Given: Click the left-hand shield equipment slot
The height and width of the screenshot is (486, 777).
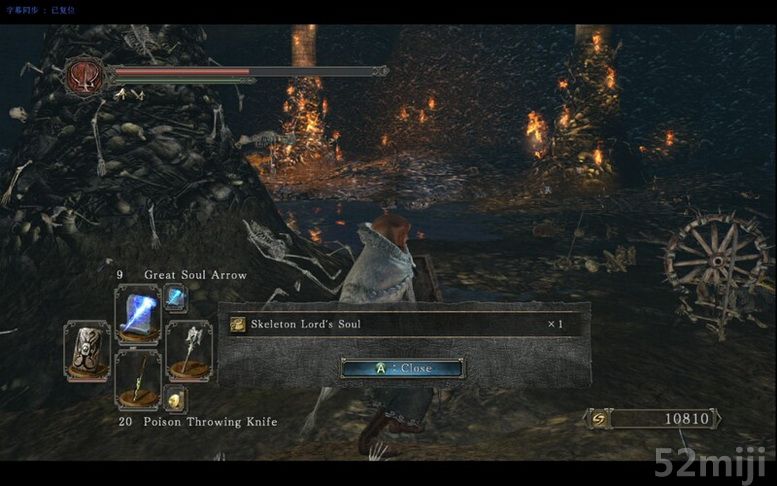Looking at the screenshot, I should 87,348.
